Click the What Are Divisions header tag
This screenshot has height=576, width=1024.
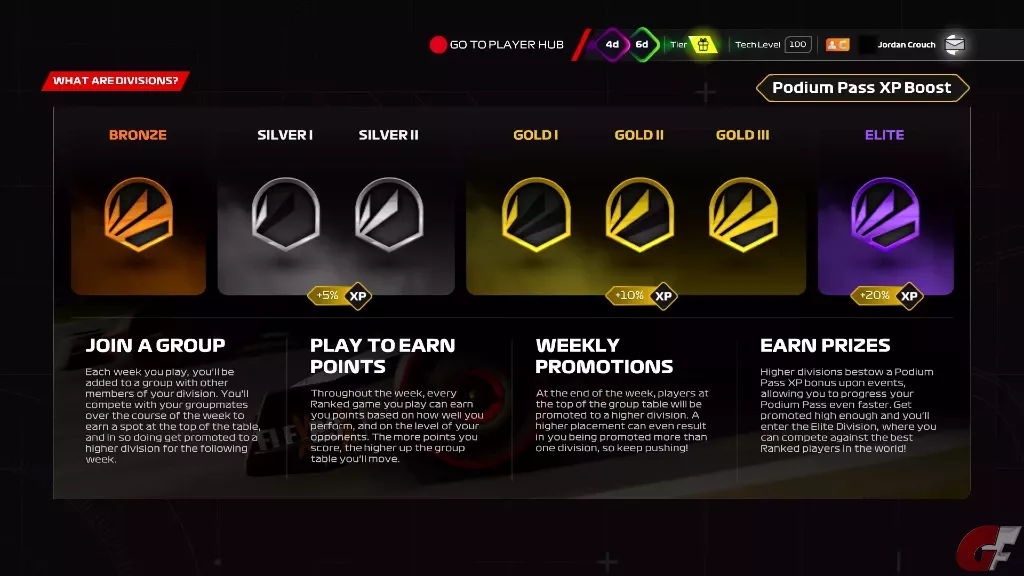tap(115, 81)
